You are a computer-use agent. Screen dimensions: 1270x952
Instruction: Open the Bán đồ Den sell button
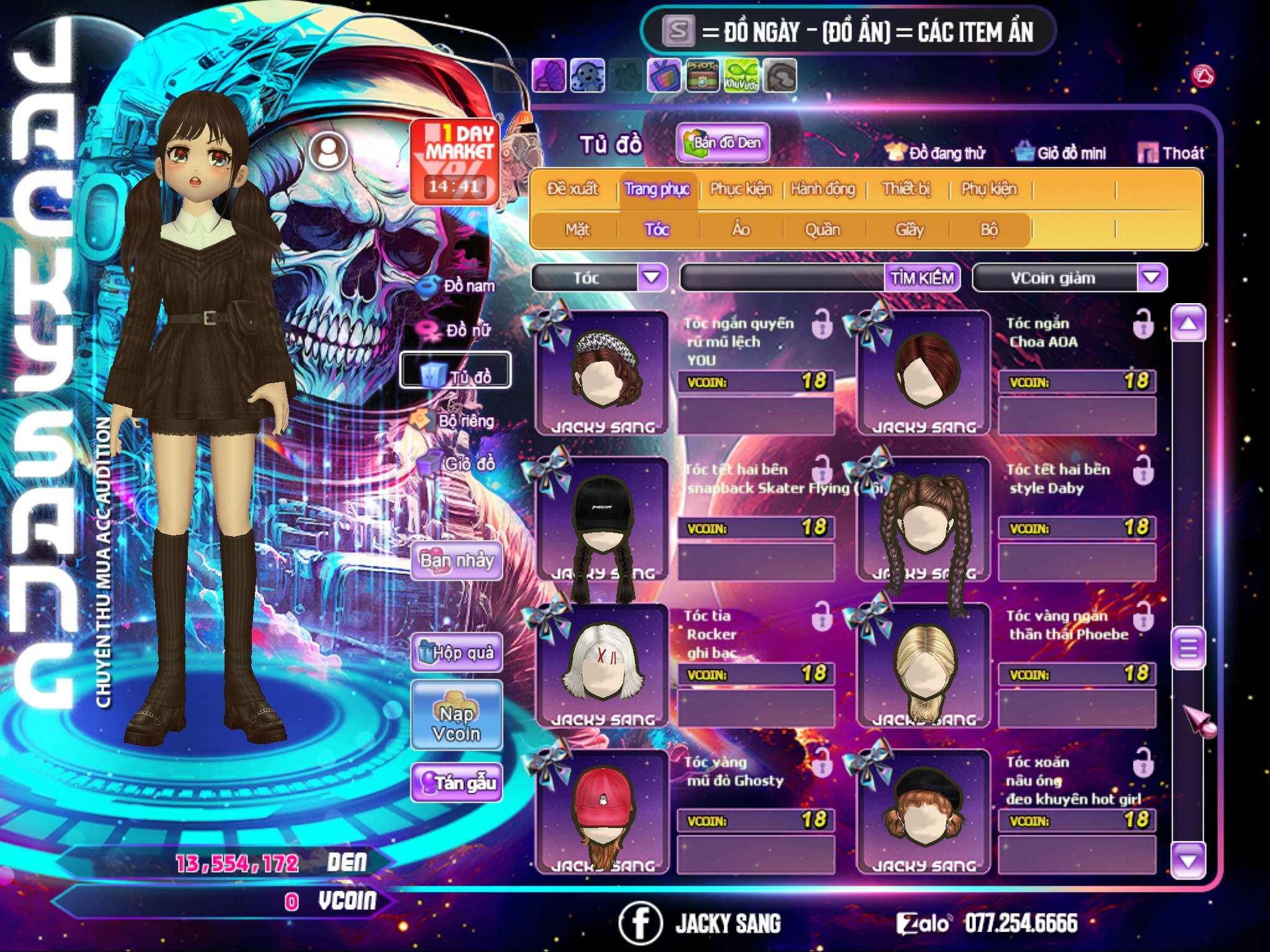(x=722, y=143)
